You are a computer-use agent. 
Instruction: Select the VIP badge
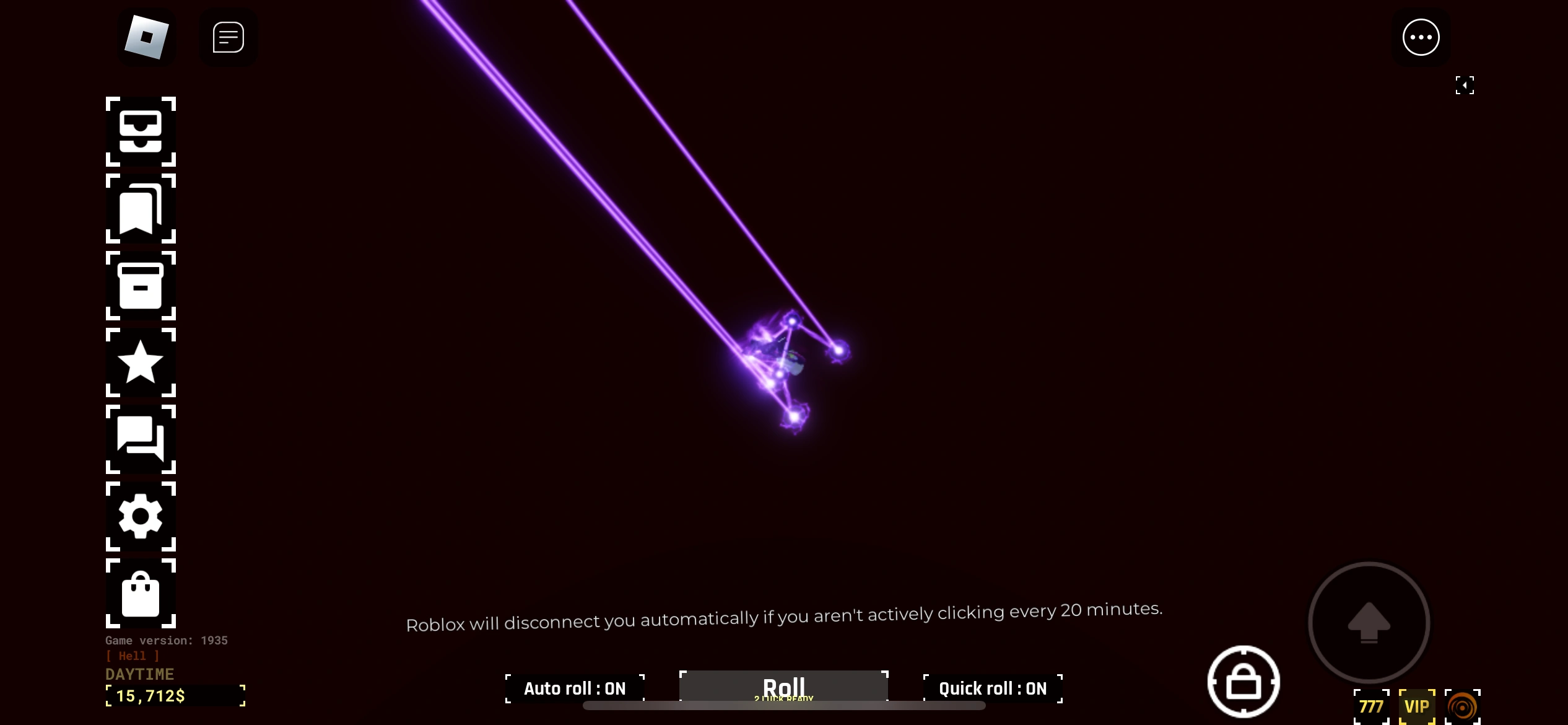click(1418, 706)
